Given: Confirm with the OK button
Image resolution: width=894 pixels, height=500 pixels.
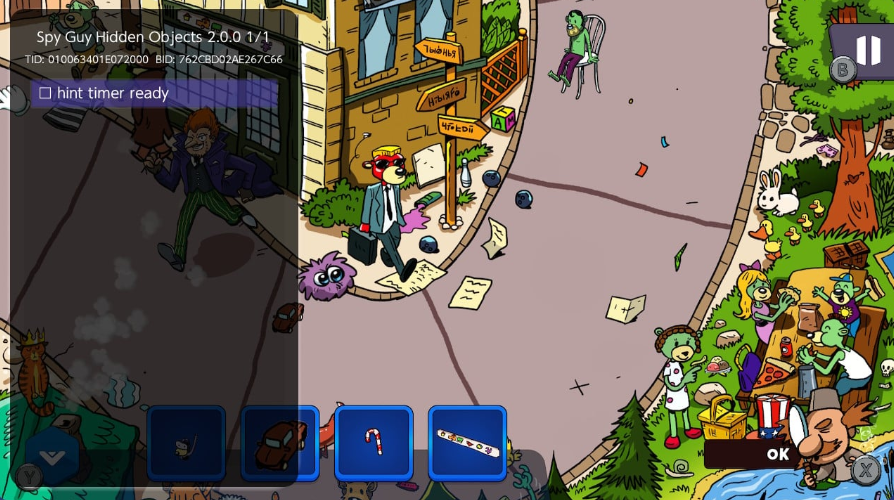Looking at the screenshot, I should click(x=777, y=454).
